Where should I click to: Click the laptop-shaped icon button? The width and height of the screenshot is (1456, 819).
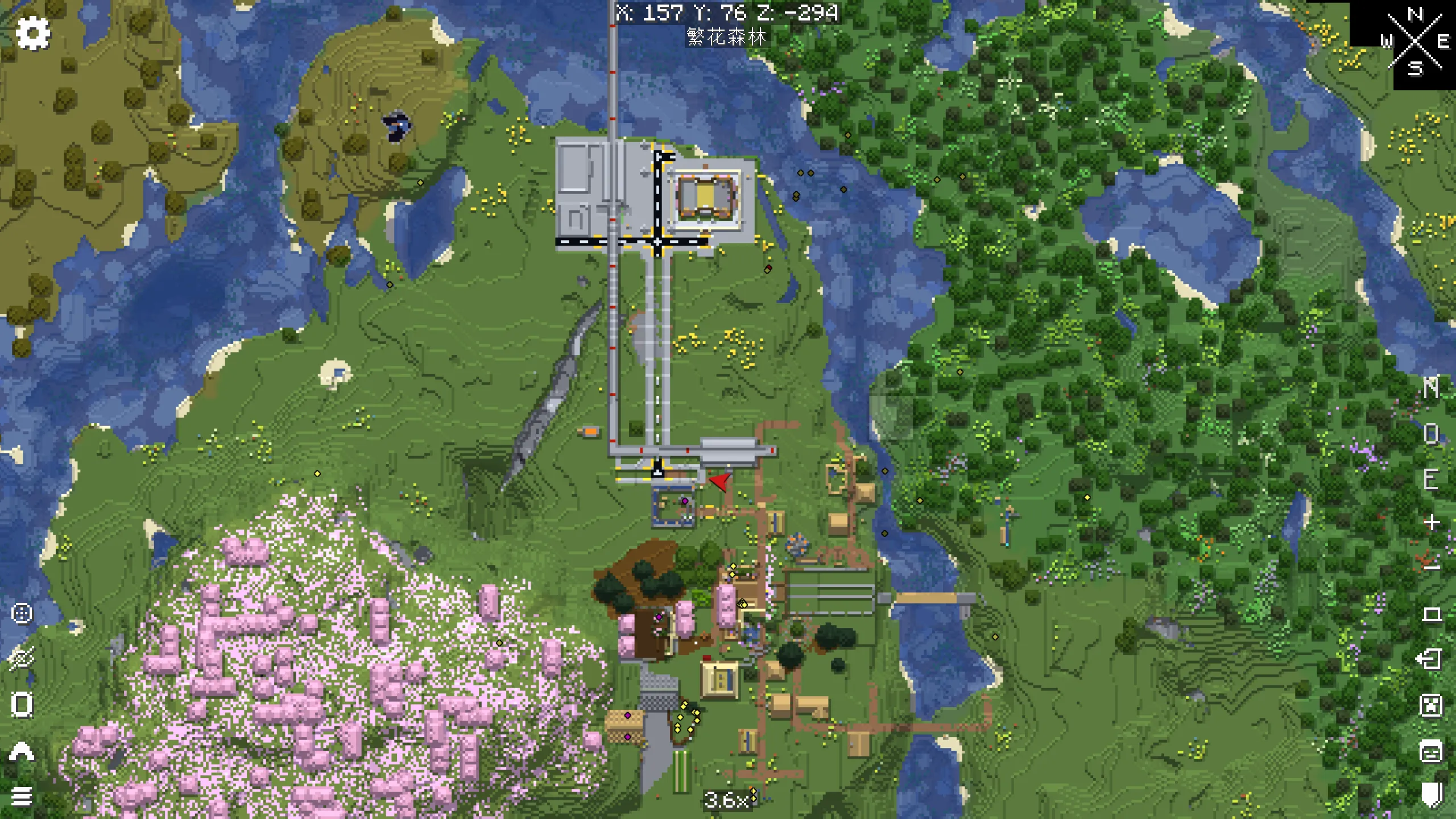[x=1431, y=614]
